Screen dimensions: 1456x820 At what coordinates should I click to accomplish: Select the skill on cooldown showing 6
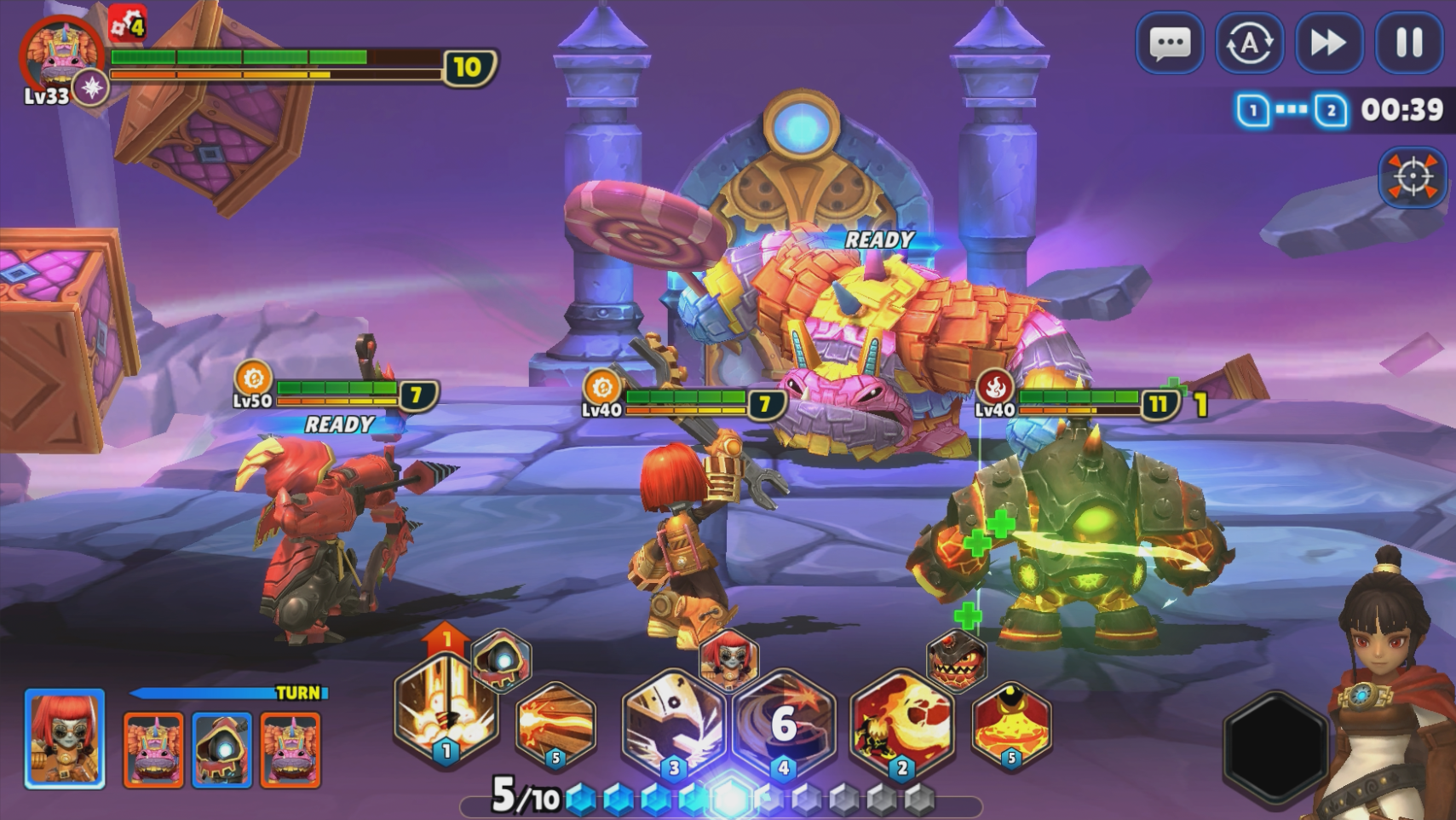tap(784, 725)
